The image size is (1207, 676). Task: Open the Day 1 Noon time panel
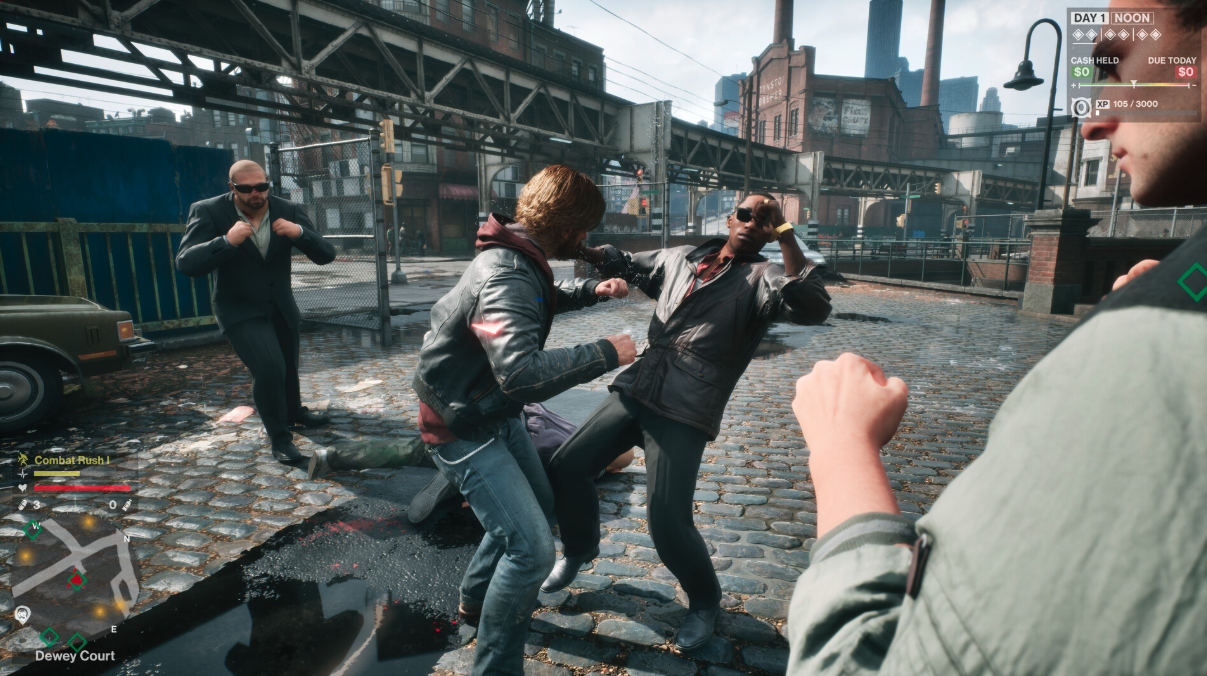pos(1112,18)
